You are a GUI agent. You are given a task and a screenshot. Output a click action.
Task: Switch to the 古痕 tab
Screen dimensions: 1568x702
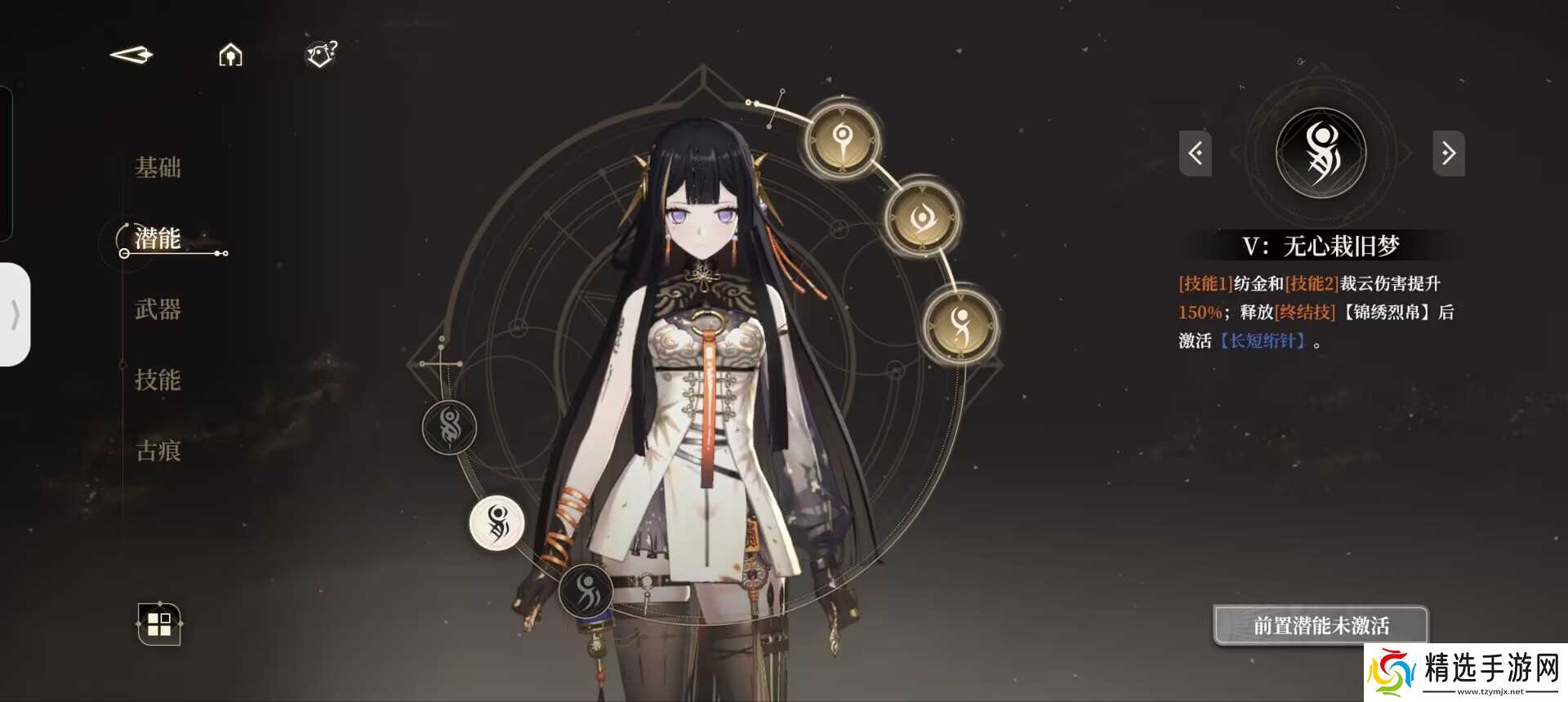158,451
